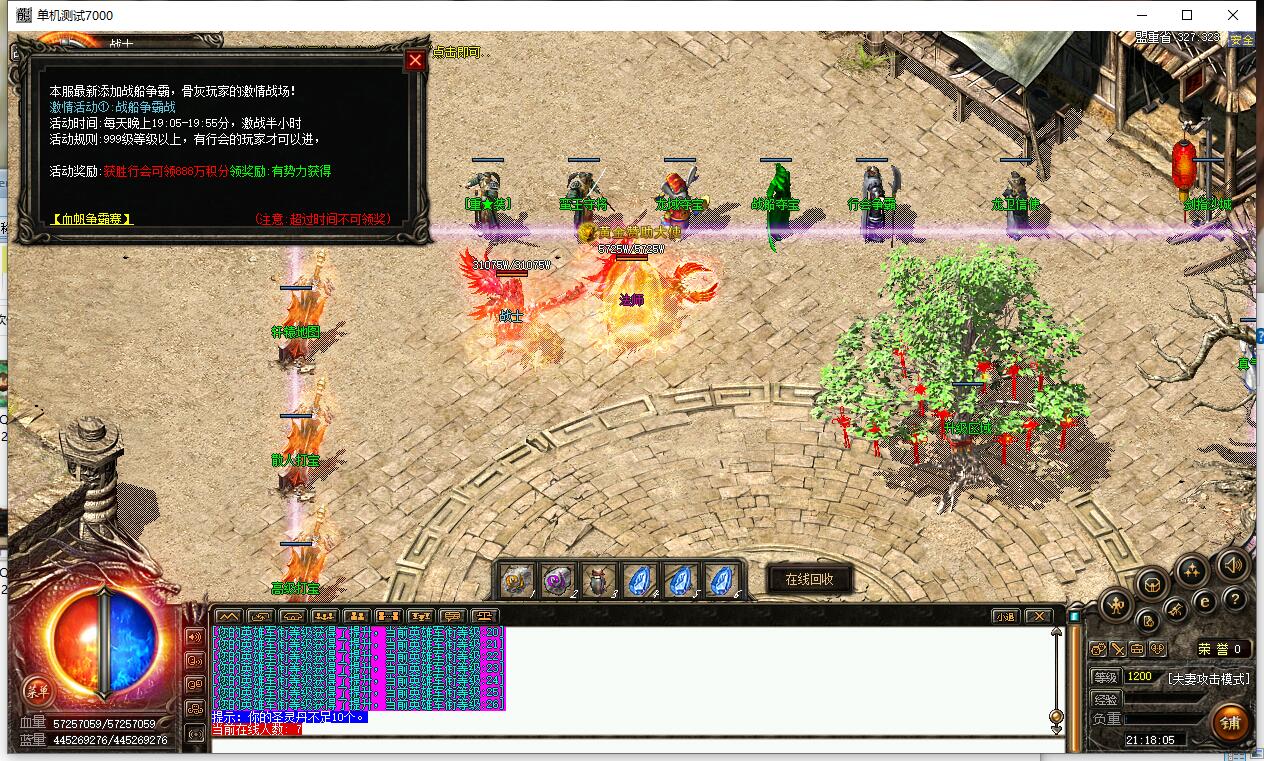Click the 经验 experience button

(x=1105, y=699)
